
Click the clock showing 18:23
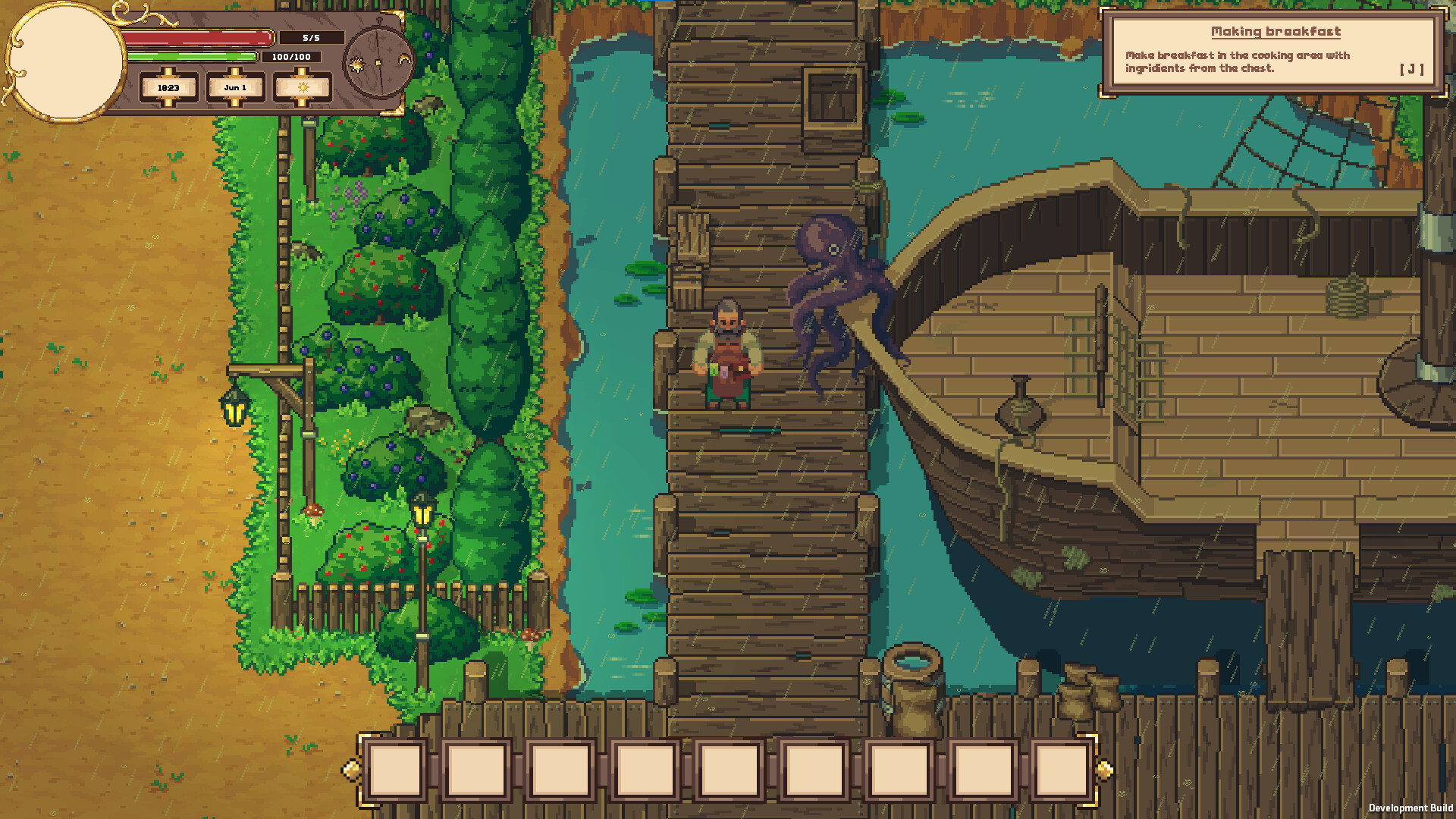(x=168, y=88)
